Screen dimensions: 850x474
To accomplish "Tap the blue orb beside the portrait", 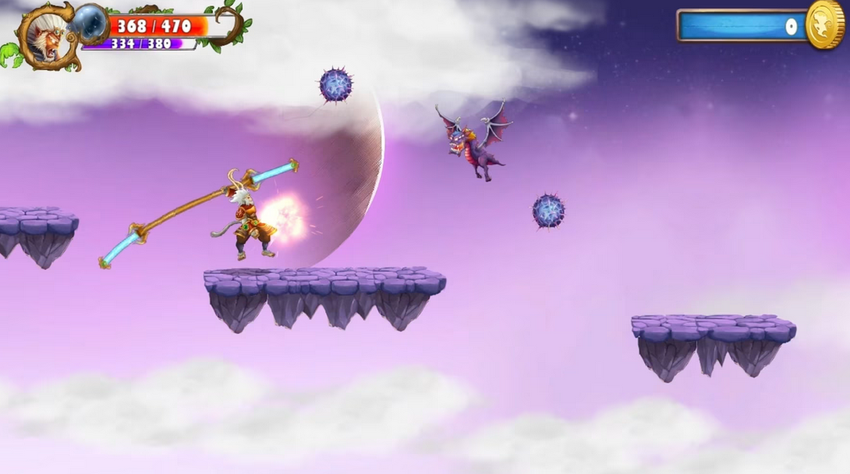I will 90,21.
